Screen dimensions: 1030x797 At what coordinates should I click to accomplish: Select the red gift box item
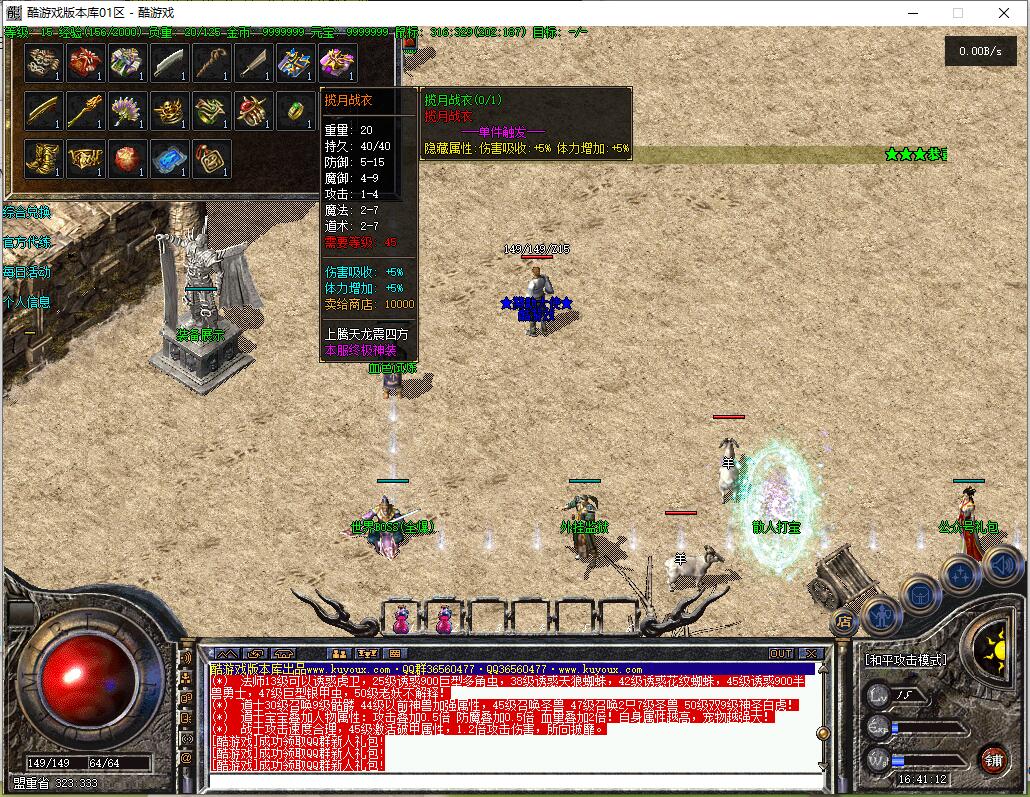pyautogui.click(x=85, y=63)
